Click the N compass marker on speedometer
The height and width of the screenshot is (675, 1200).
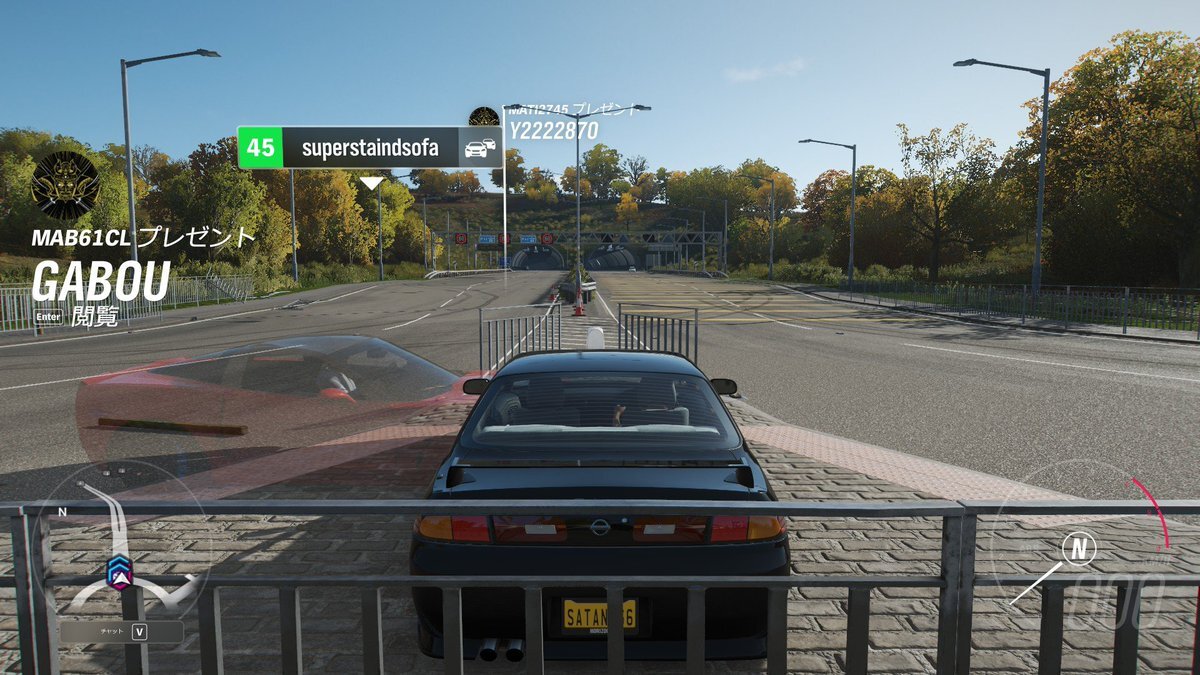[1078, 548]
